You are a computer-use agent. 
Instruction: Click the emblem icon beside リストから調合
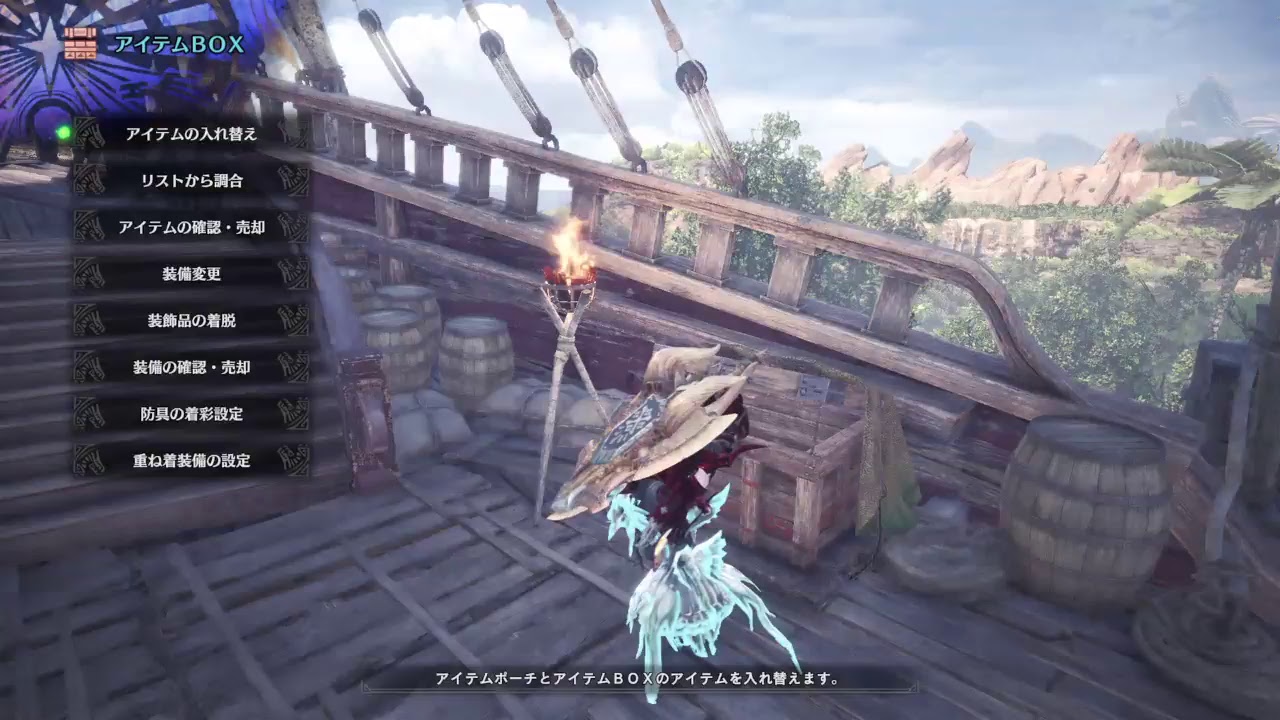coord(88,178)
